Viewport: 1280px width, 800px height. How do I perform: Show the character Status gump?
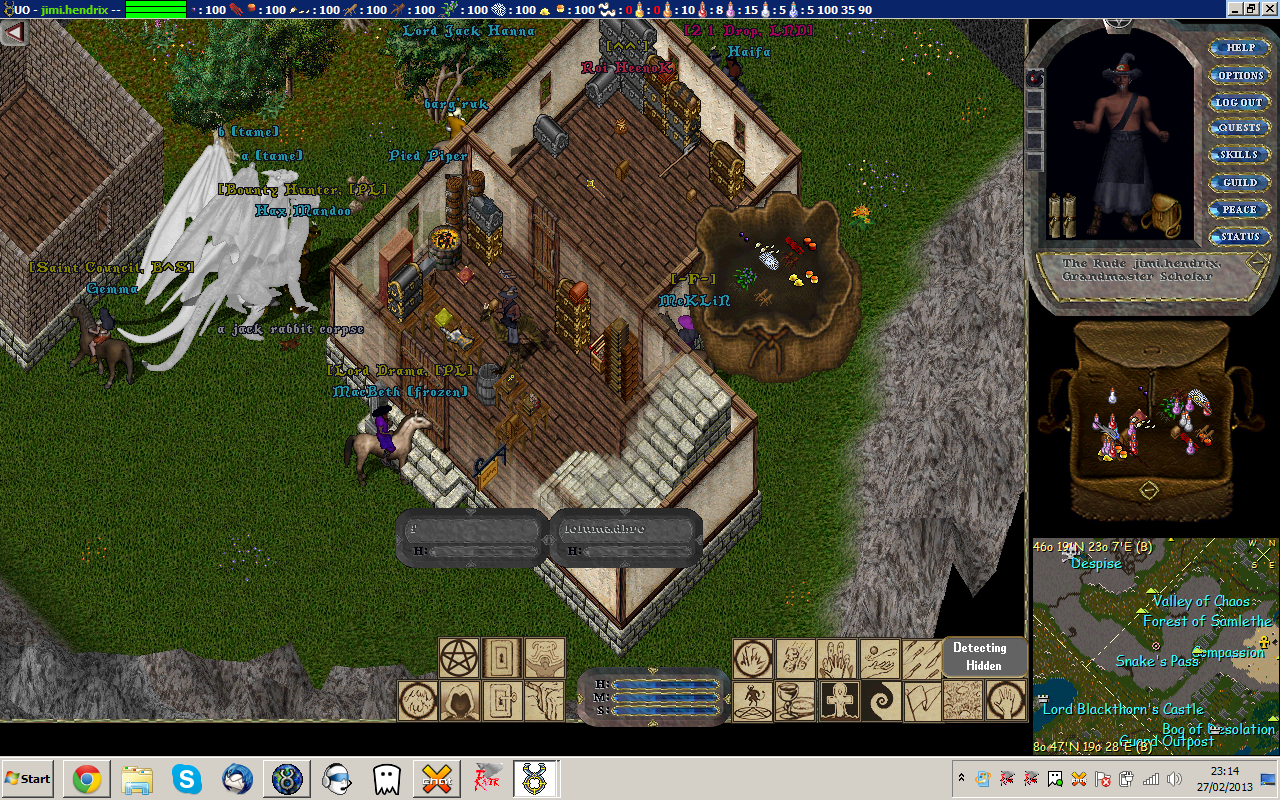1240,237
